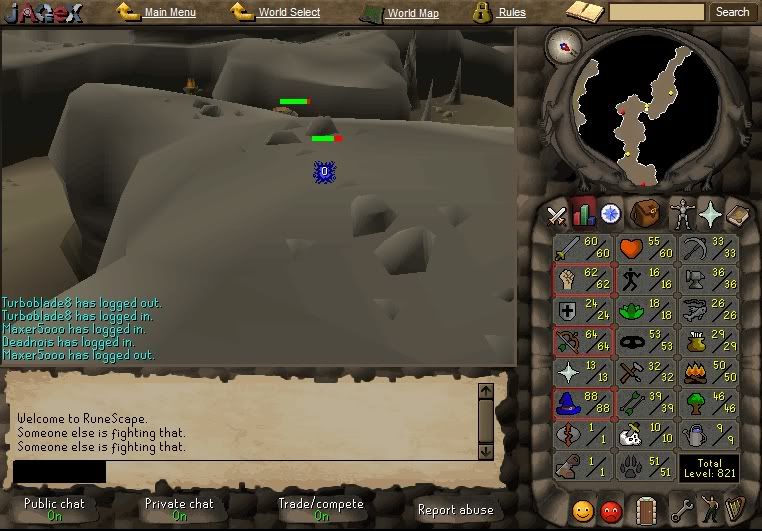Image resolution: width=762 pixels, height=531 pixels.
Task: Switch to the combat styles tab
Action: (557, 214)
